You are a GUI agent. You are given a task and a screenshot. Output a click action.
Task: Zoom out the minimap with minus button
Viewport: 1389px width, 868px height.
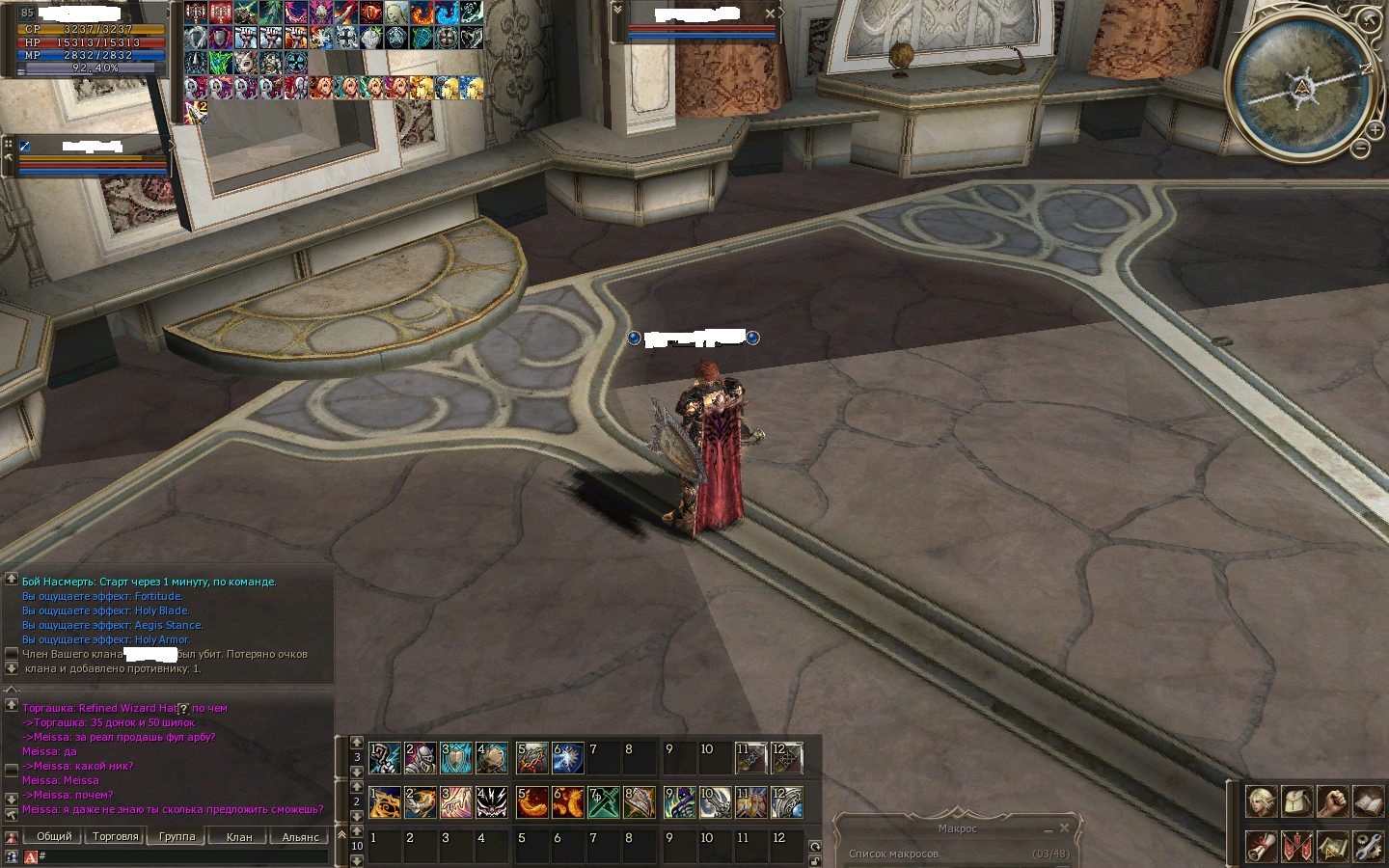click(1360, 149)
